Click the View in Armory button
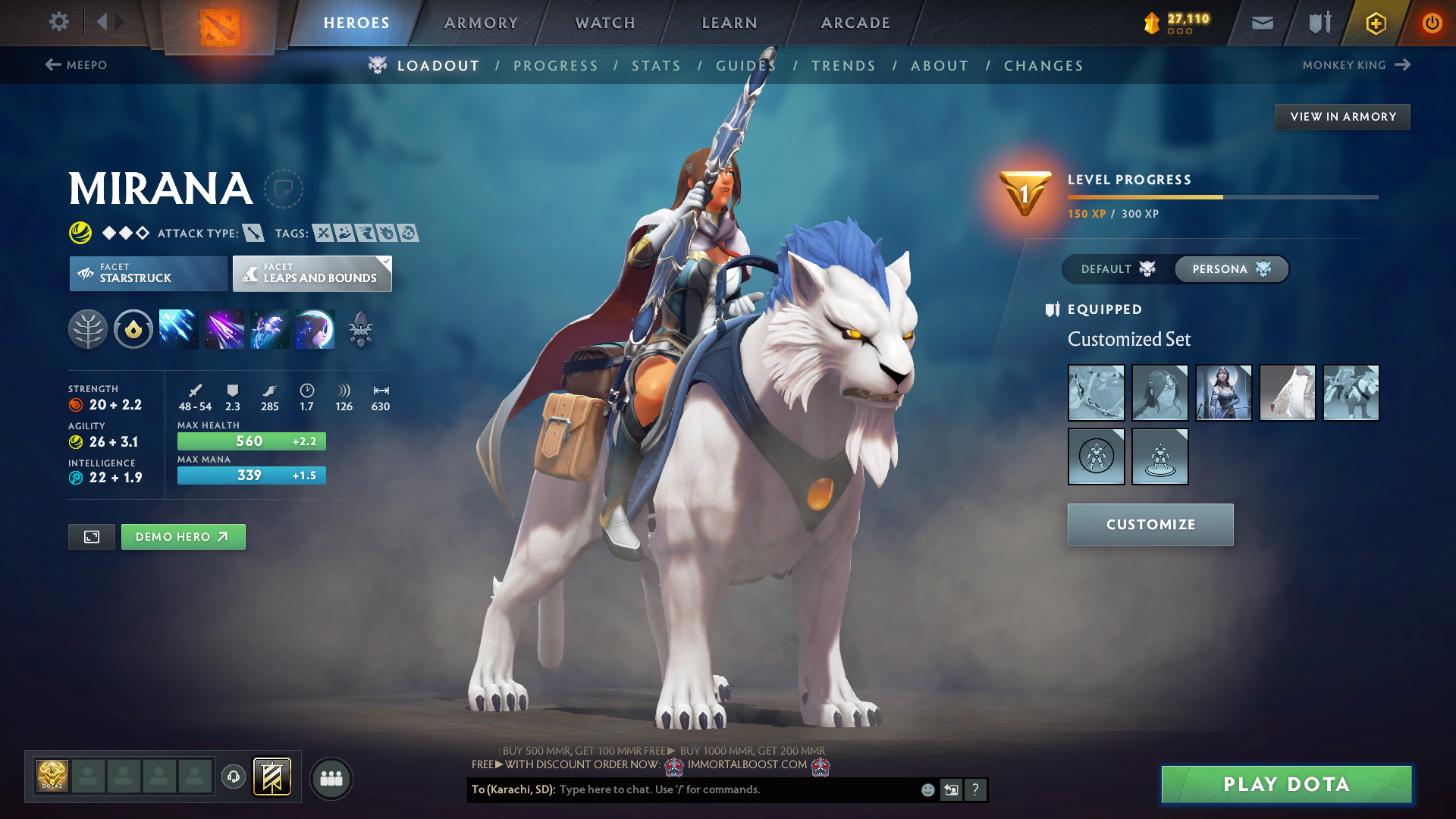Image resolution: width=1456 pixels, height=819 pixels. (x=1342, y=117)
